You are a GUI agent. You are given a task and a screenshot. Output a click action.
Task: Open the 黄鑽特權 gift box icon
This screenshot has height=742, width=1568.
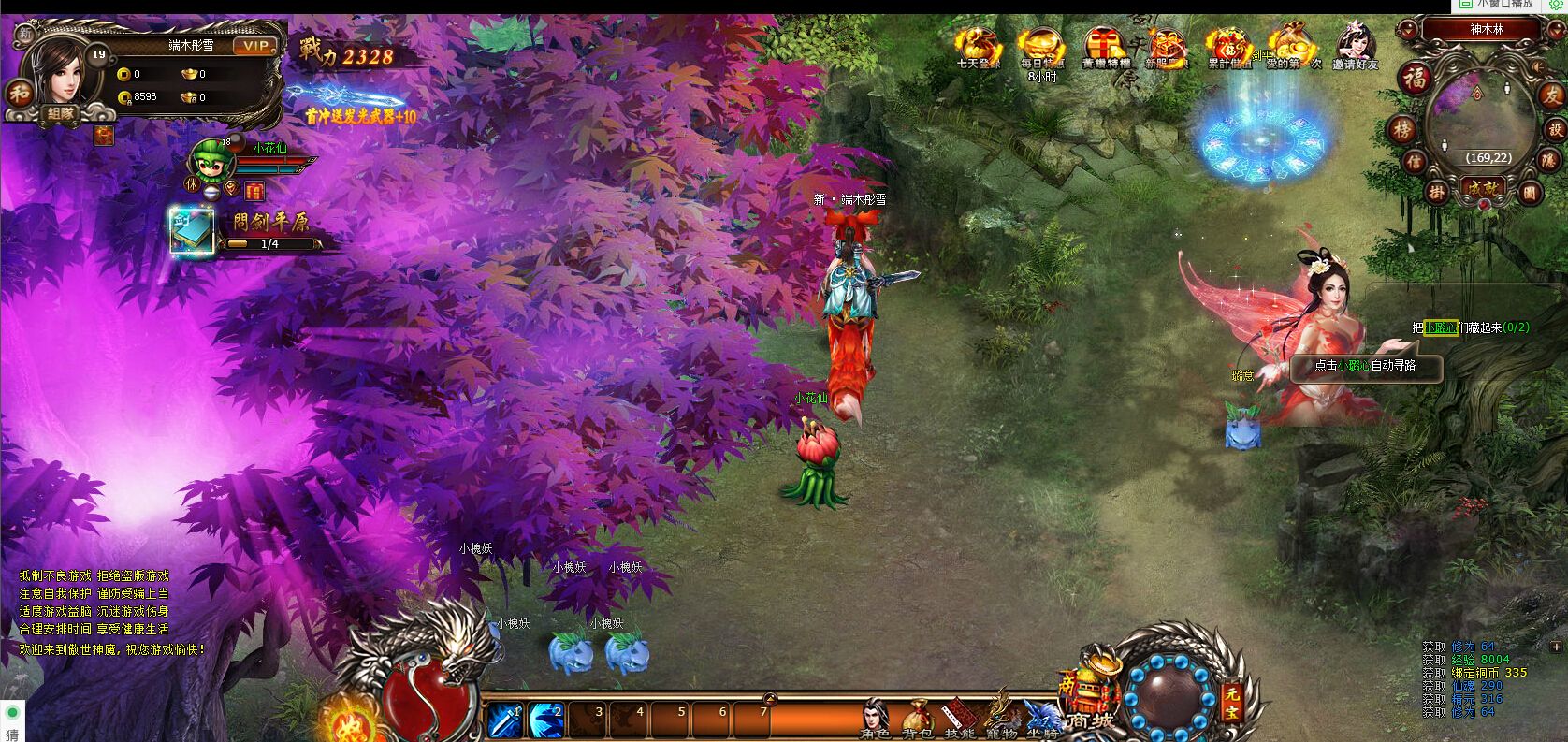click(1105, 46)
